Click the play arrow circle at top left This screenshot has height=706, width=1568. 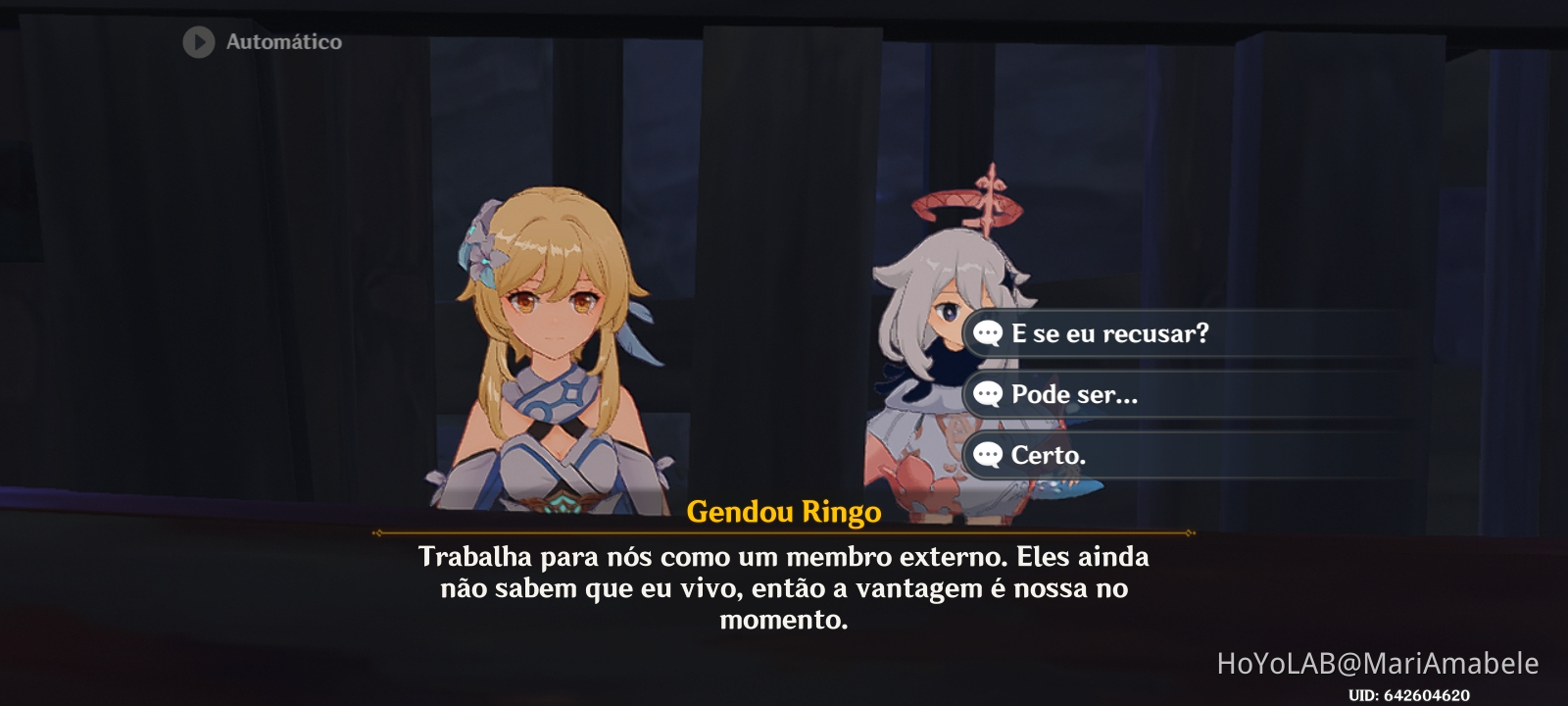pos(197,41)
